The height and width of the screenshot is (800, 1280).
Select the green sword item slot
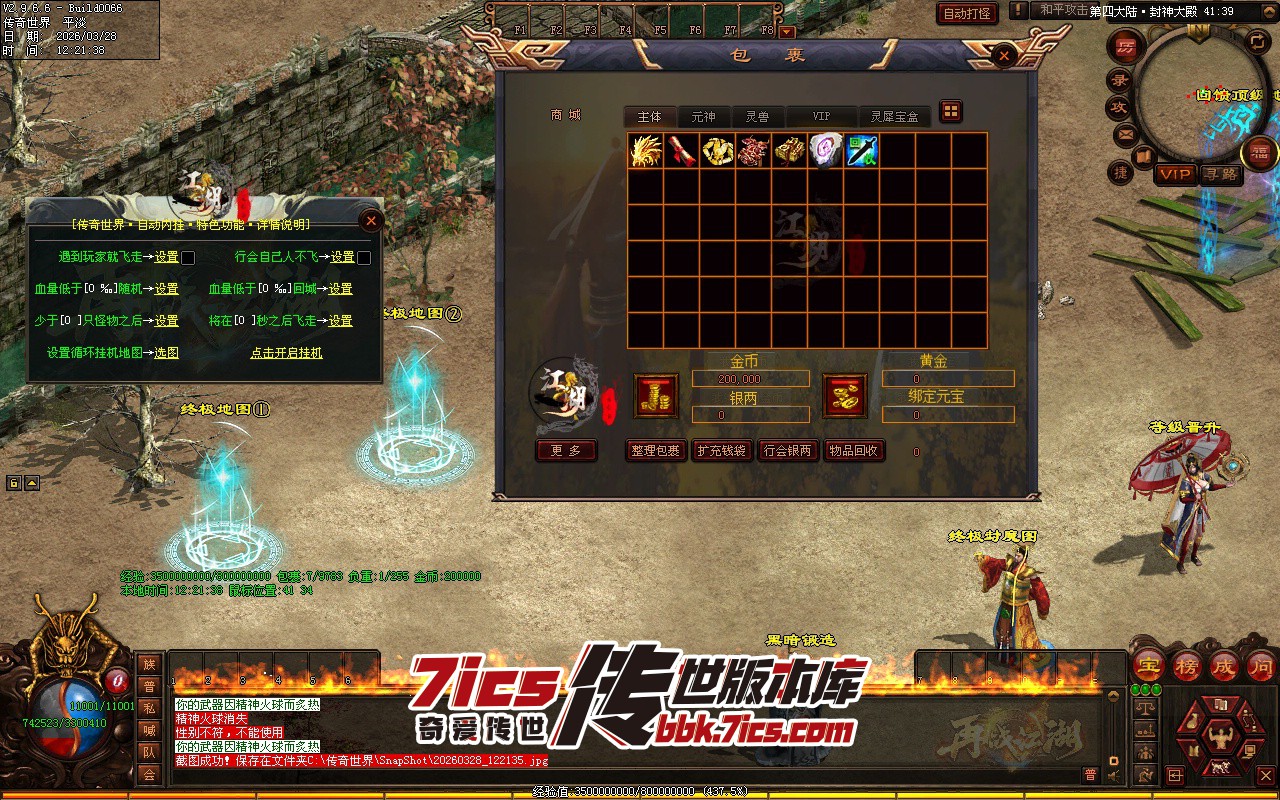click(861, 151)
